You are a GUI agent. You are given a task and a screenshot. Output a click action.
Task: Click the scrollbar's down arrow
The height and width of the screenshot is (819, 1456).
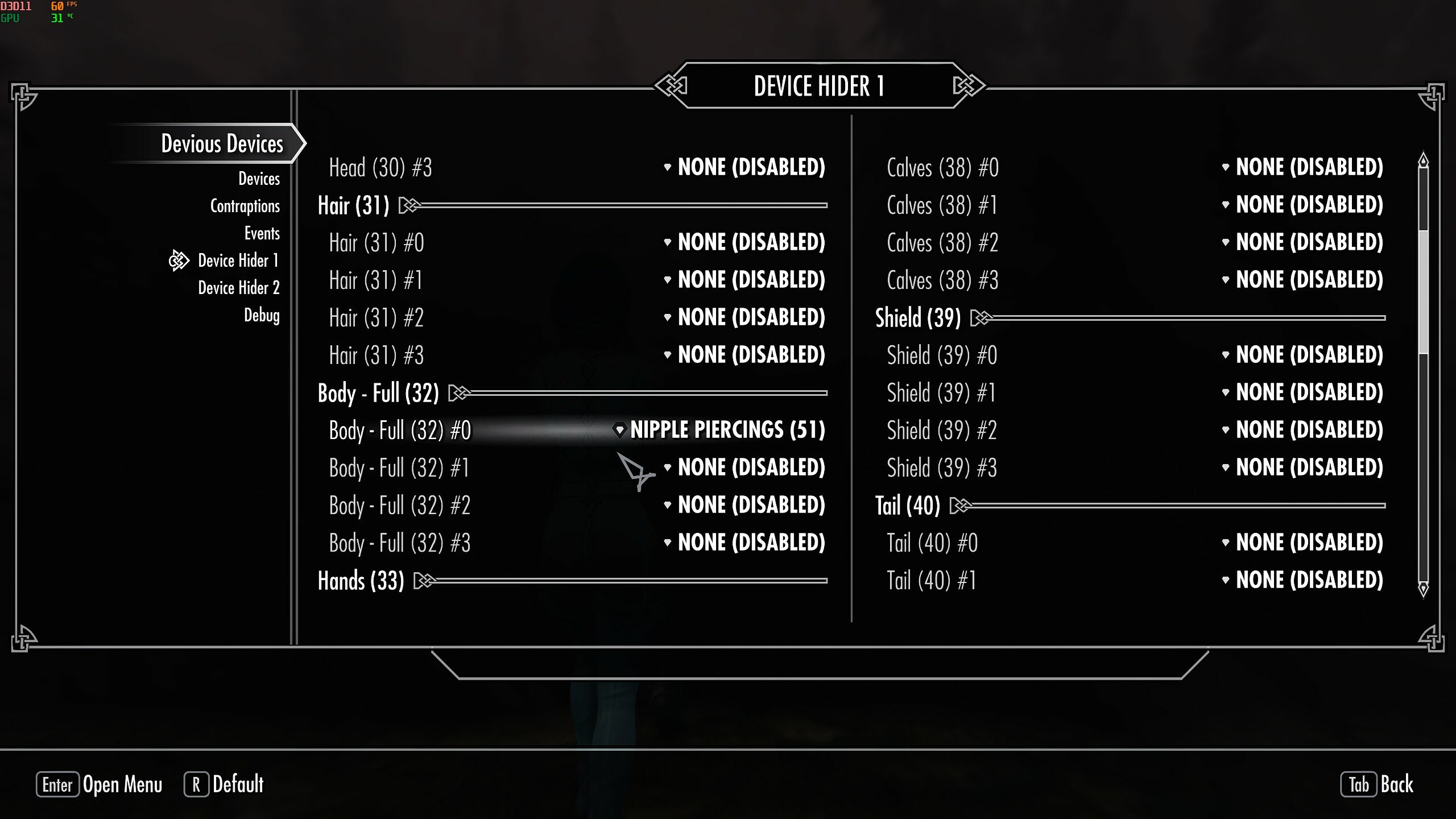coord(1423,589)
